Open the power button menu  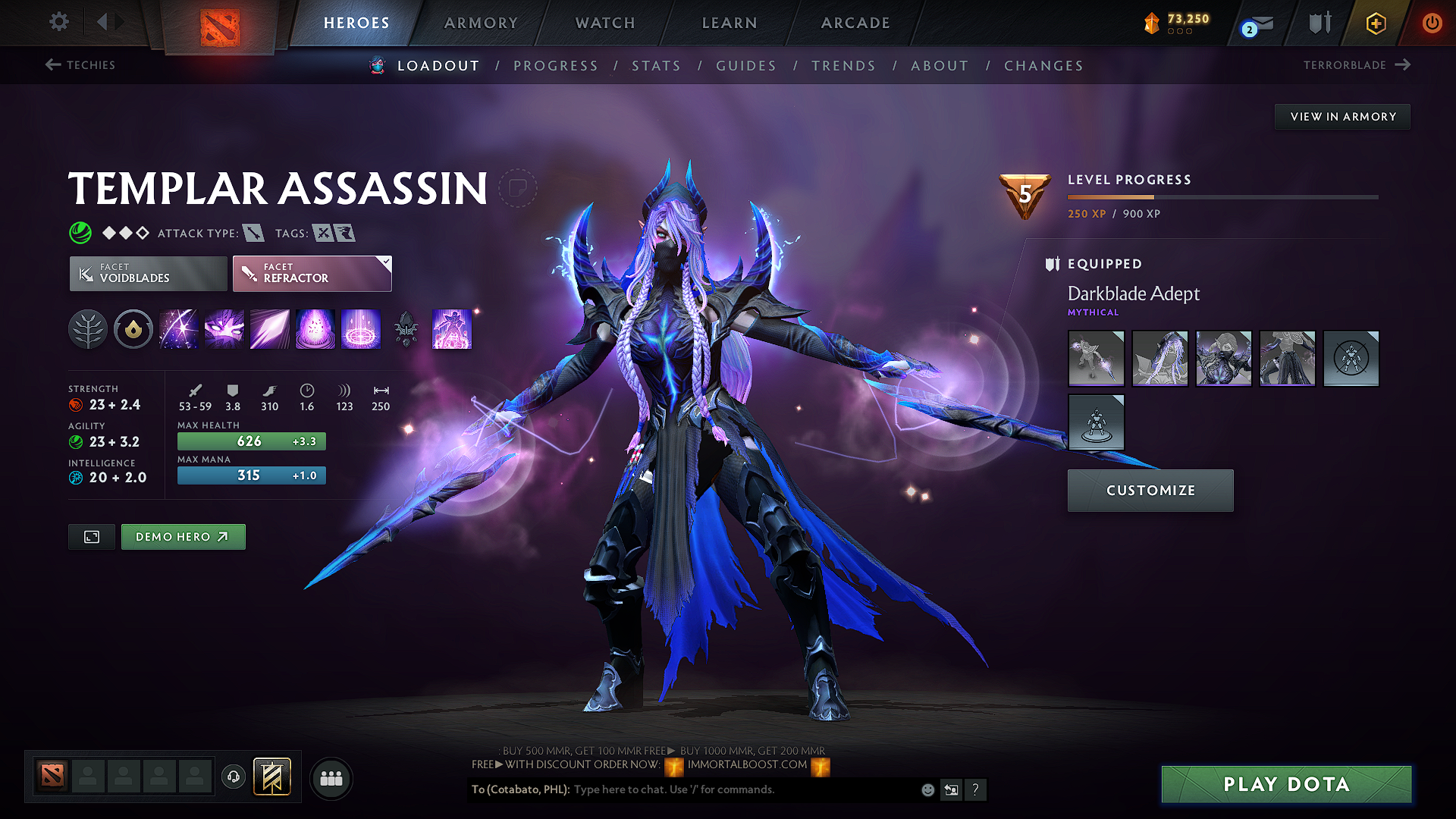click(x=1432, y=23)
